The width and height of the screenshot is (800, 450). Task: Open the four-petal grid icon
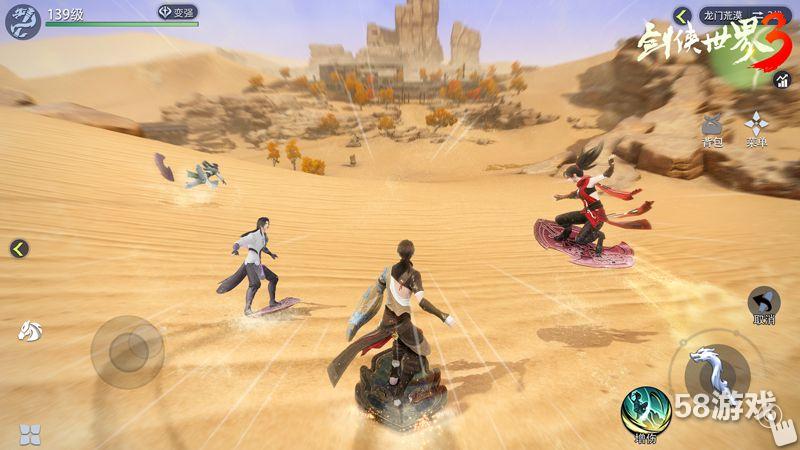point(30,433)
